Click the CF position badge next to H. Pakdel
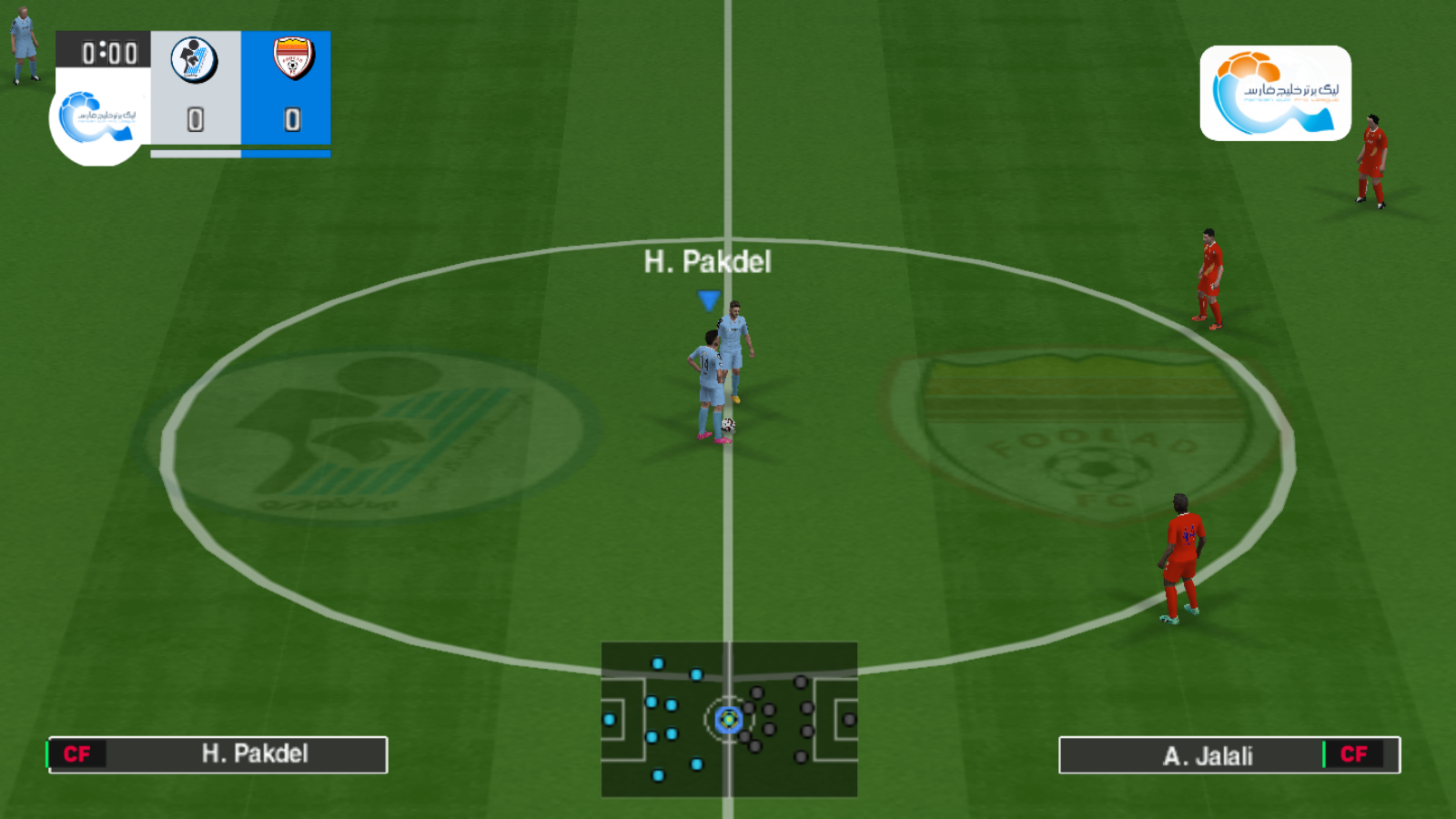This screenshot has width=1456, height=819. click(x=78, y=754)
